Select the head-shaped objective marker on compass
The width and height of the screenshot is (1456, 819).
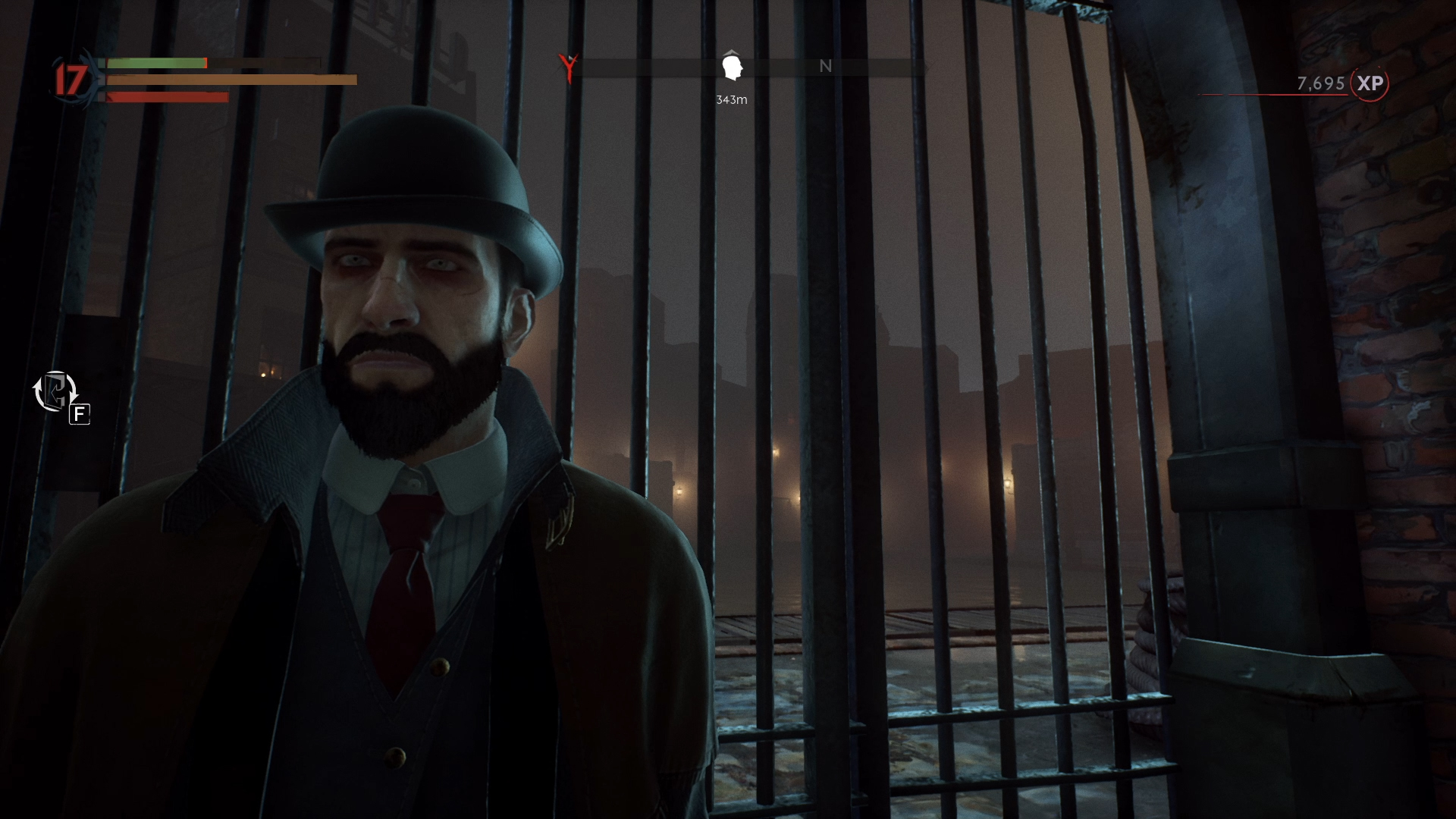point(732,67)
